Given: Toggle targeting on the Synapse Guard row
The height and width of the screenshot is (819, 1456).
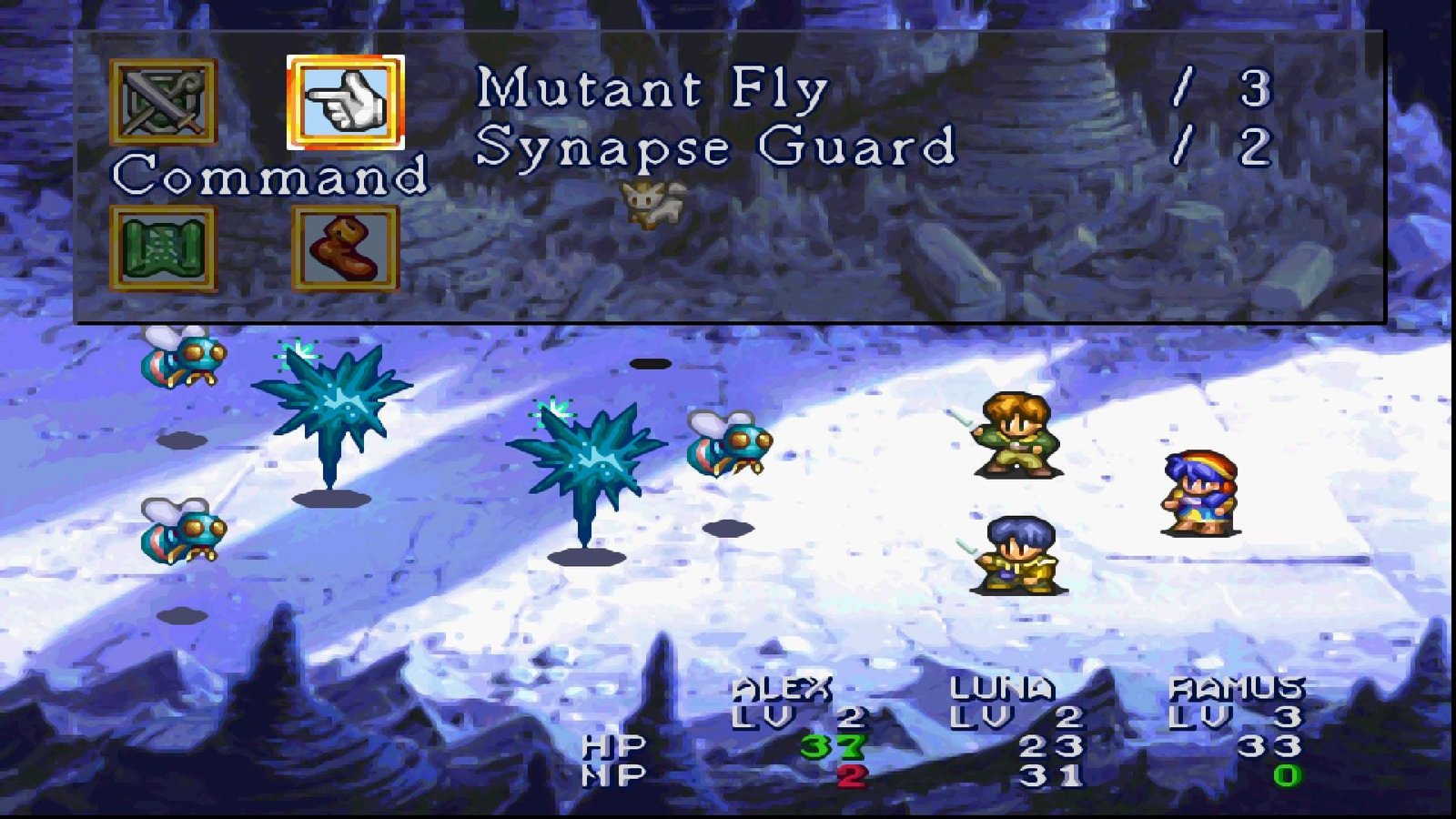Looking at the screenshot, I should [x=719, y=144].
